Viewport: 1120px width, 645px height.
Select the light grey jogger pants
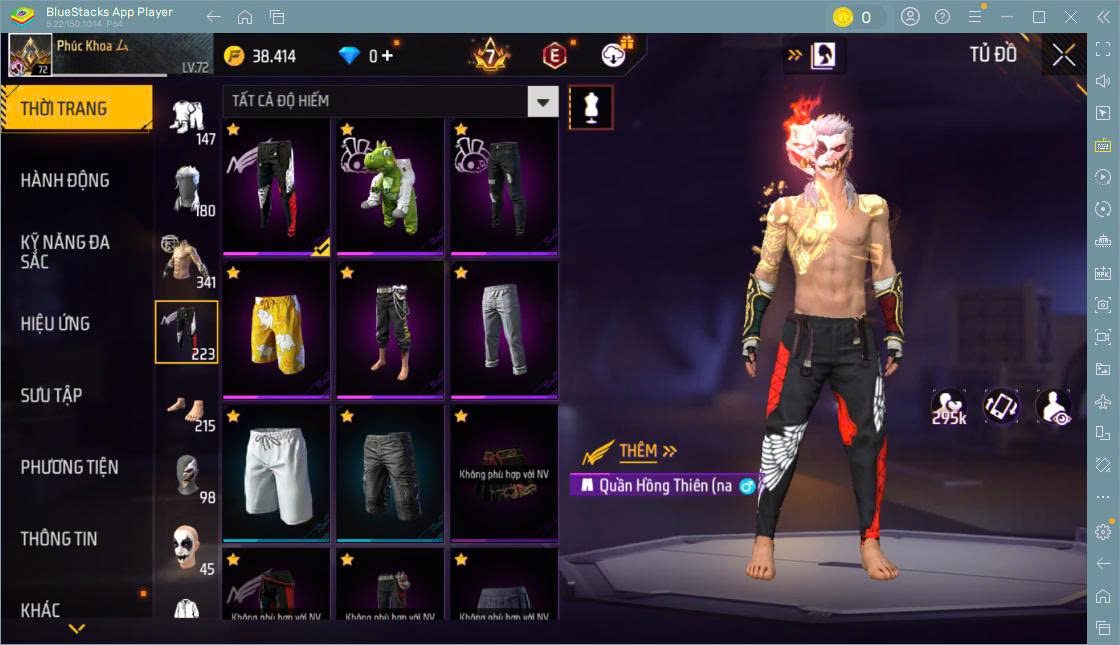tap(503, 329)
